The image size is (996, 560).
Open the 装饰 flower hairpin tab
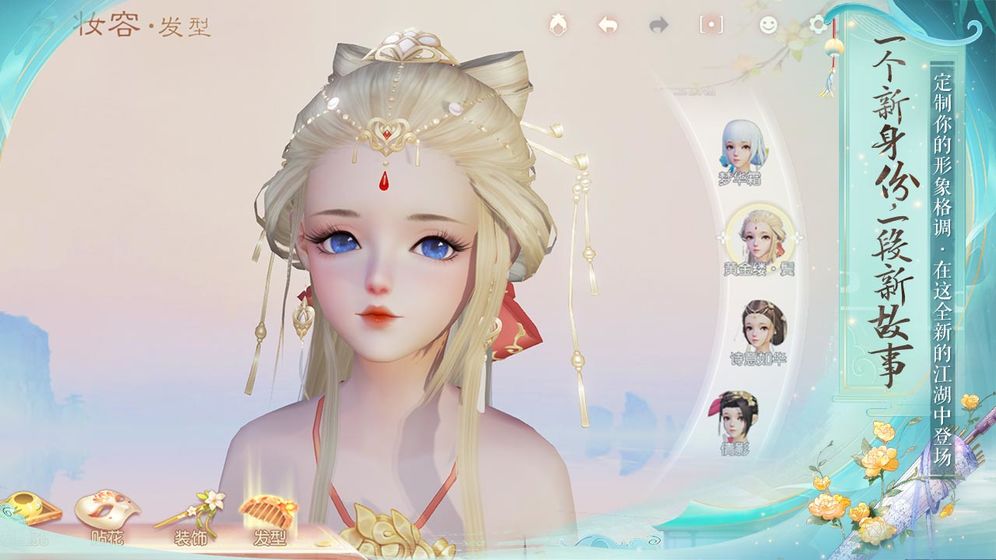[190, 517]
